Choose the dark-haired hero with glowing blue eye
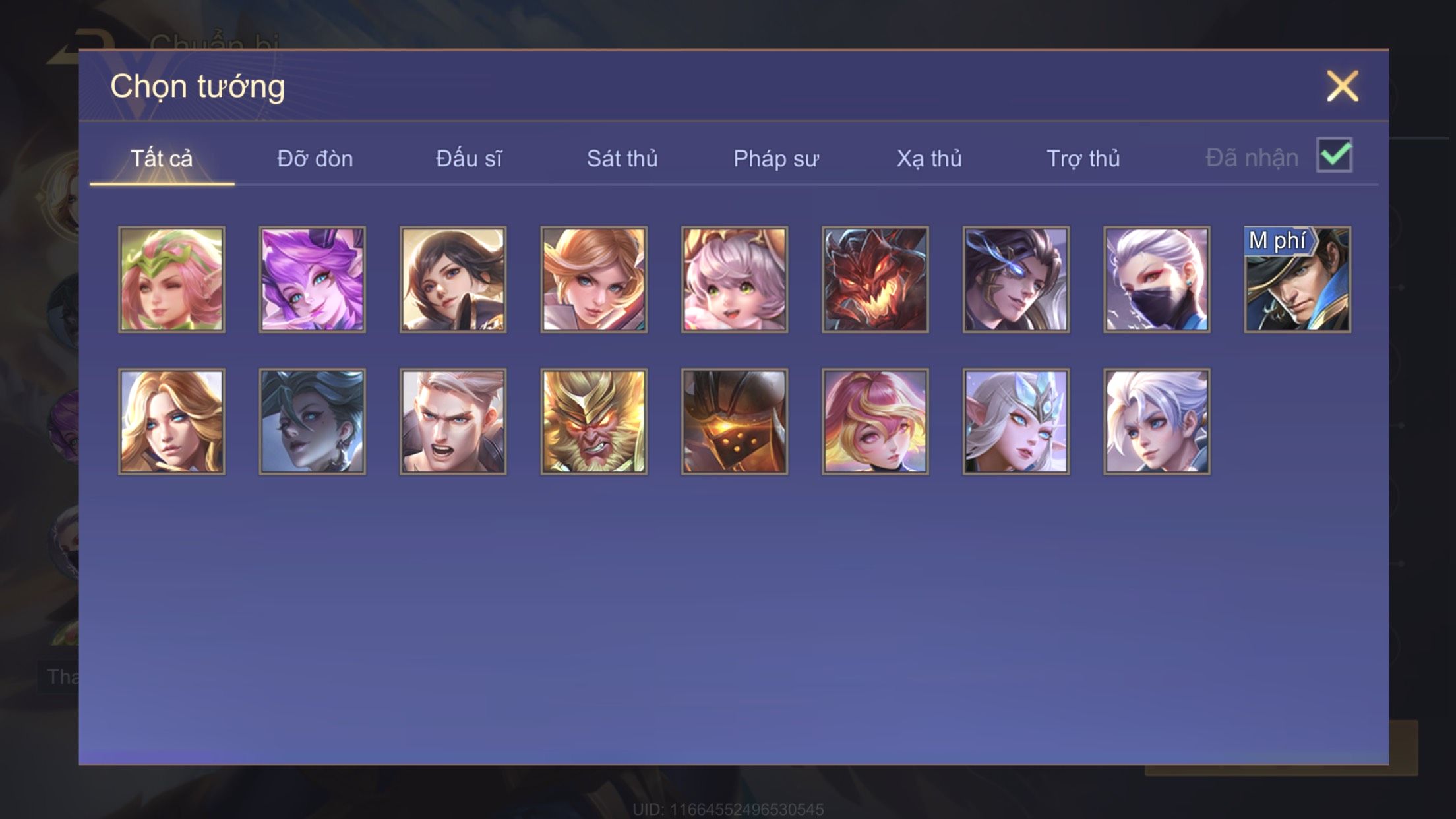This screenshot has width=1456, height=819. pos(1016,280)
